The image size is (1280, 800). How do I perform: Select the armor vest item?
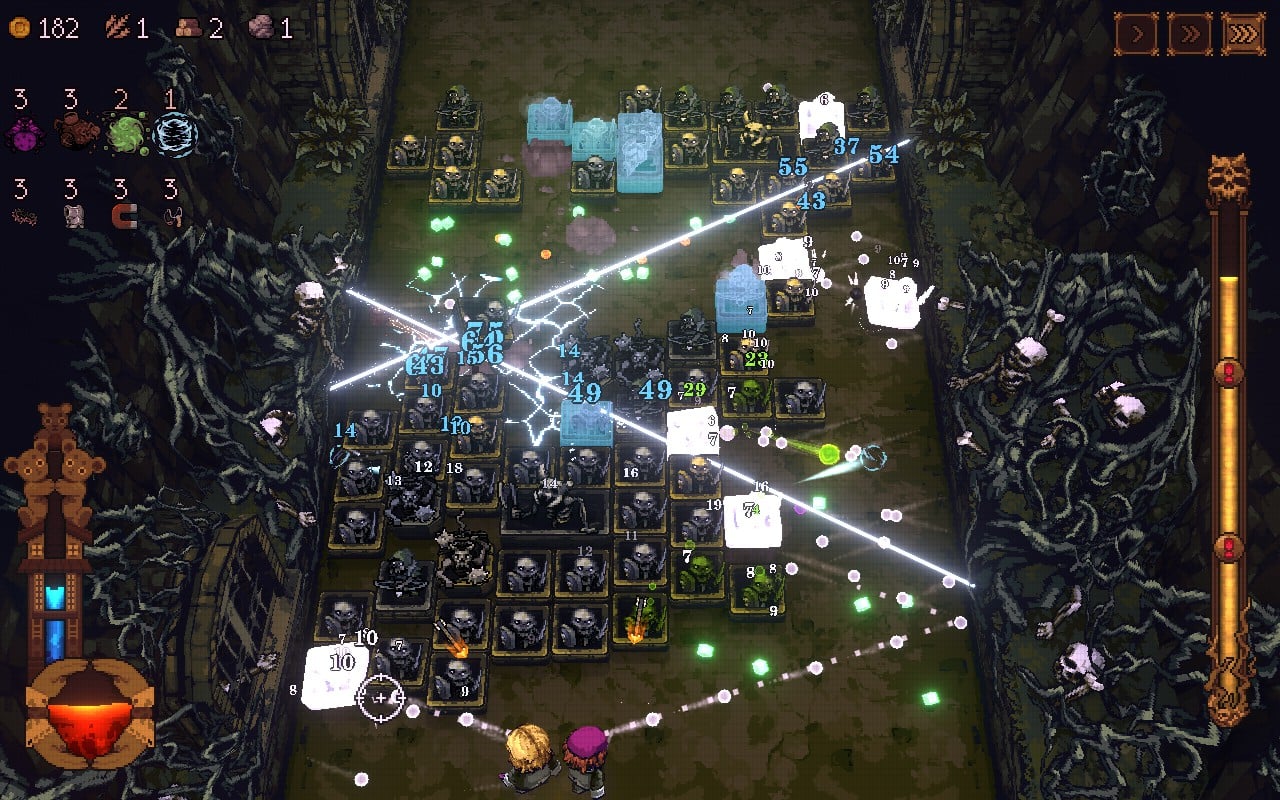[x=73, y=216]
